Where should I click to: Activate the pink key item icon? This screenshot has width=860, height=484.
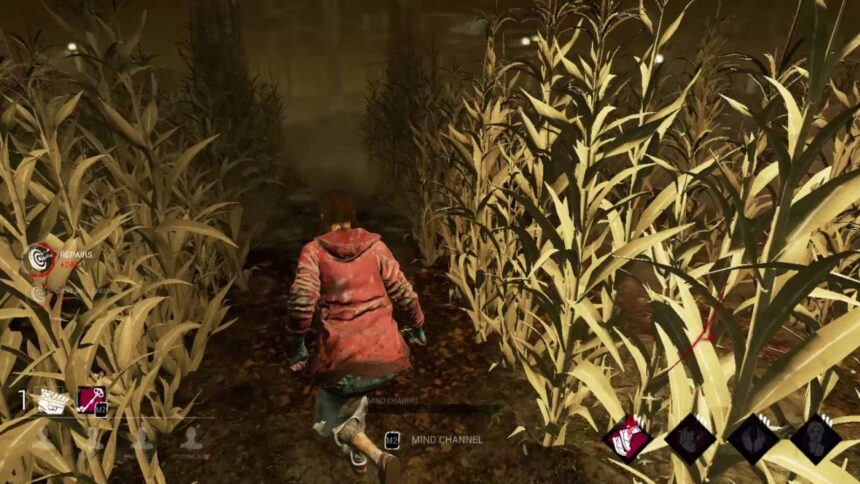pos(92,401)
